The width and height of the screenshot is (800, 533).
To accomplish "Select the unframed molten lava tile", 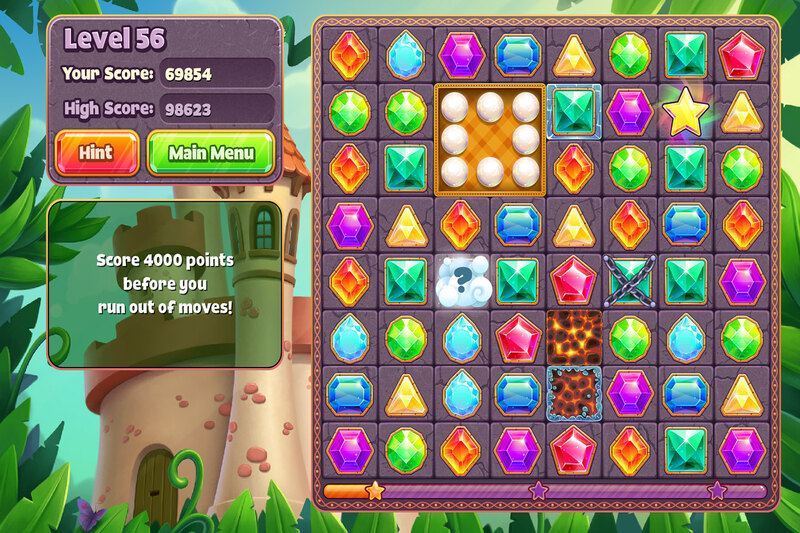I will pos(574,337).
